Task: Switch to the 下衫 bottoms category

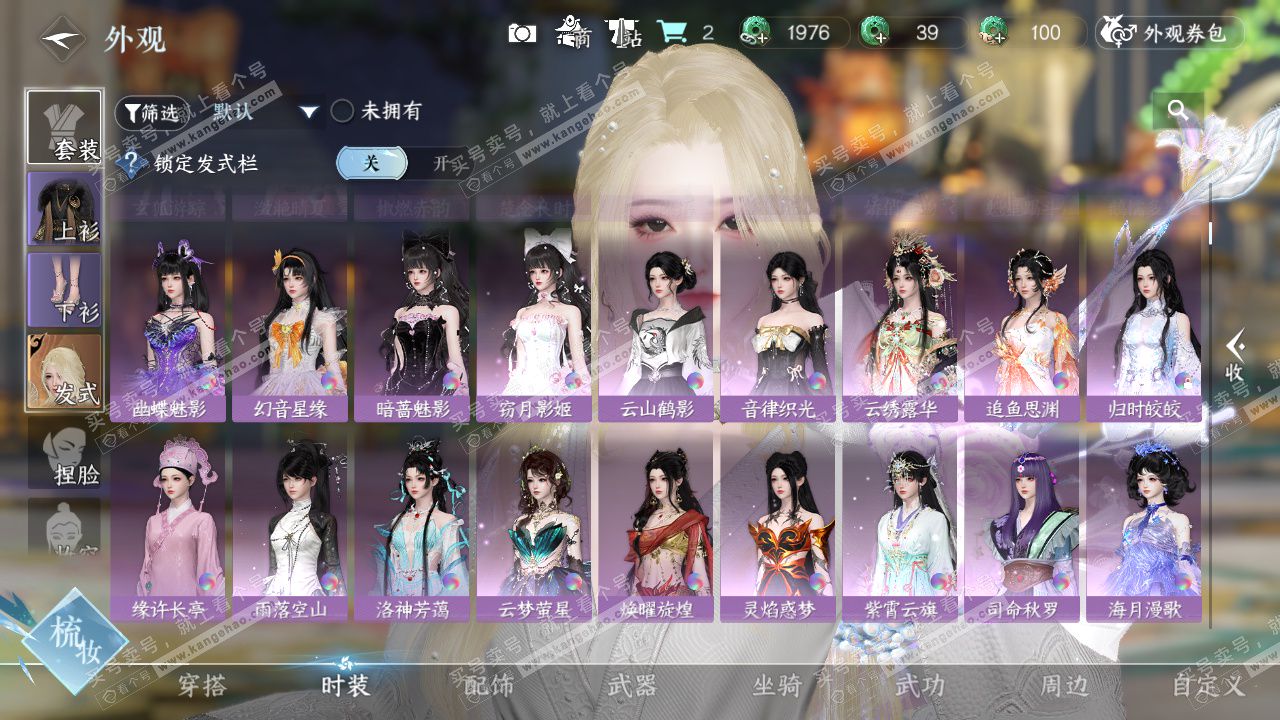Action: [64, 289]
